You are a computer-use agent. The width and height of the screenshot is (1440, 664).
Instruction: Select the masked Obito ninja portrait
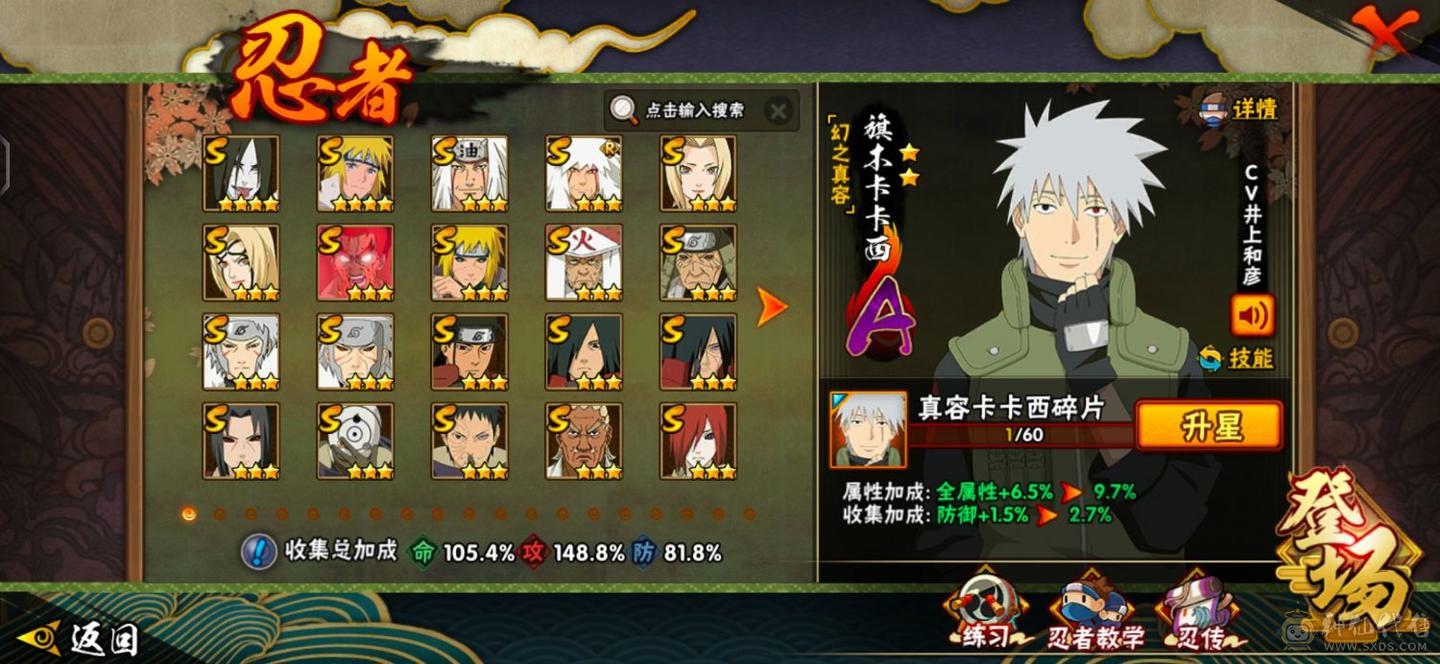(x=355, y=441)
